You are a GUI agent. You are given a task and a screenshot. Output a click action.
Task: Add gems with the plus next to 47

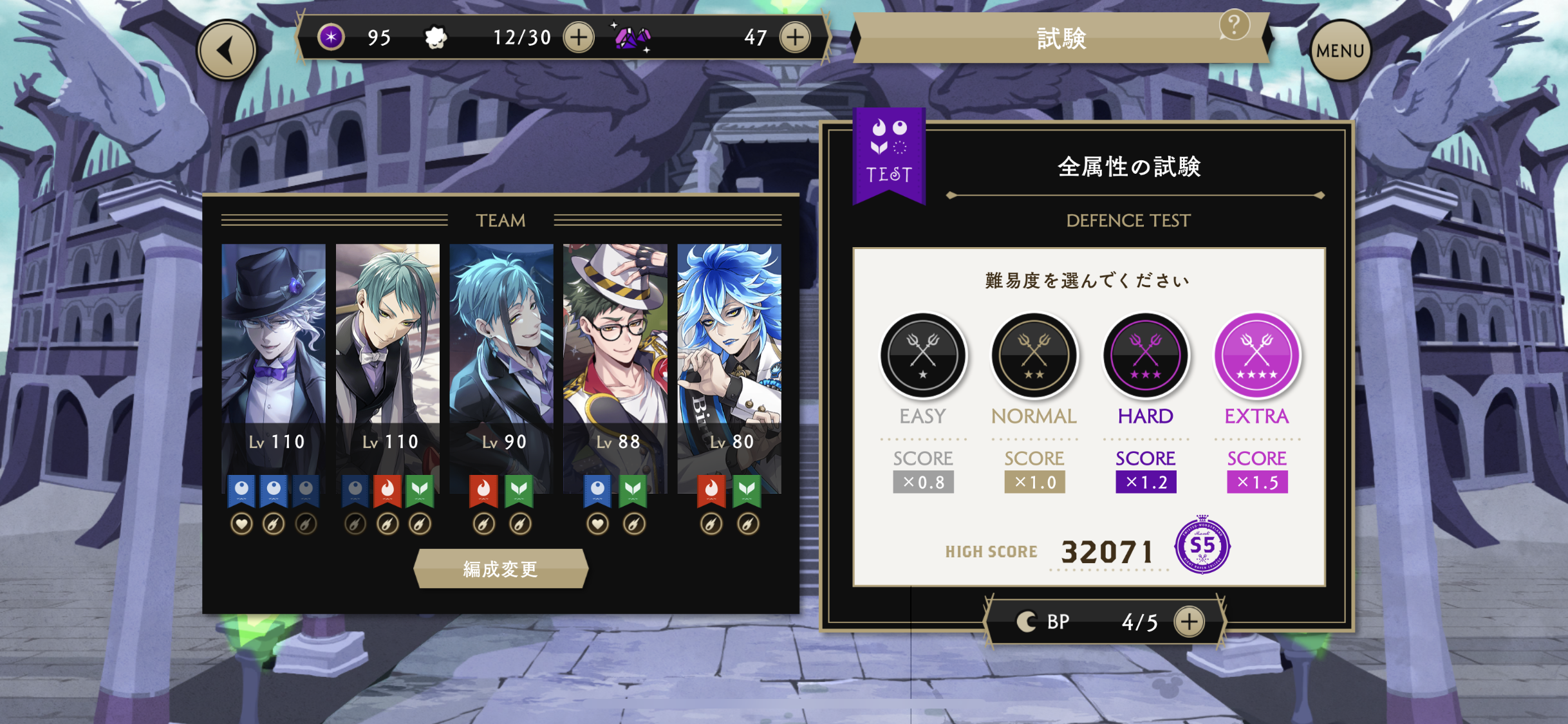tap(795, 37)
